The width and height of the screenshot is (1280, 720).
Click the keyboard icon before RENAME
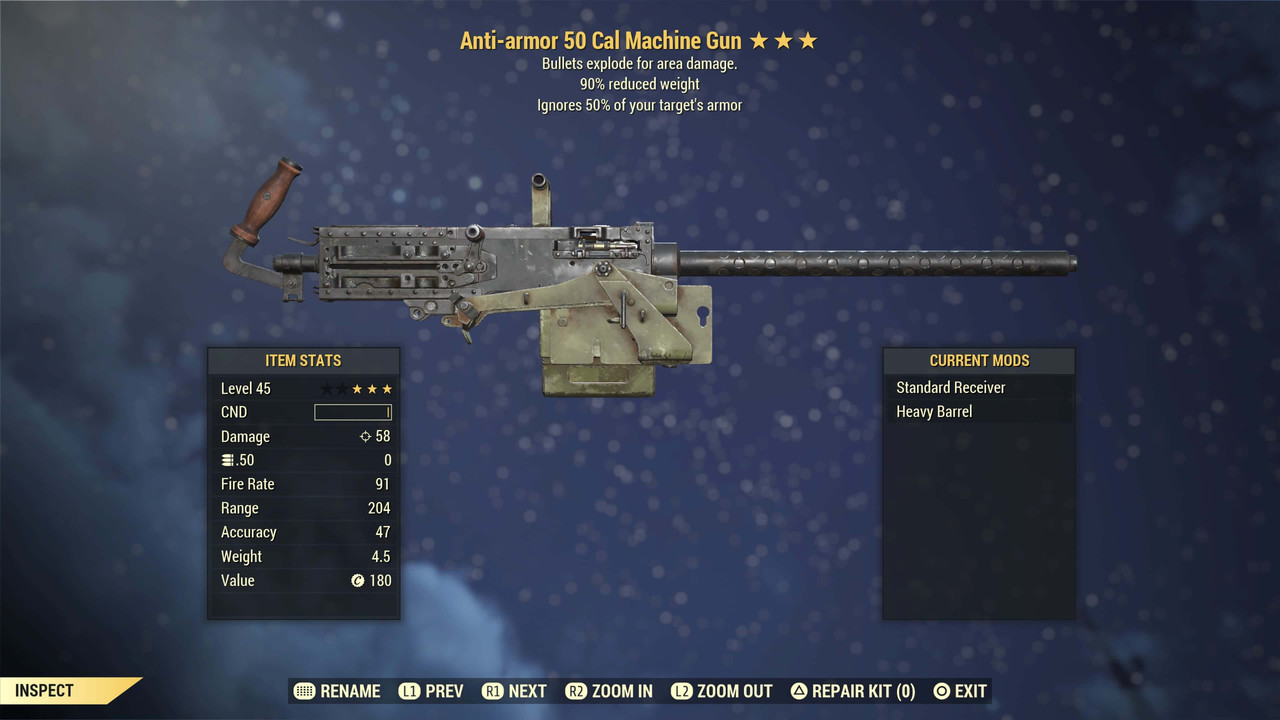303,691
